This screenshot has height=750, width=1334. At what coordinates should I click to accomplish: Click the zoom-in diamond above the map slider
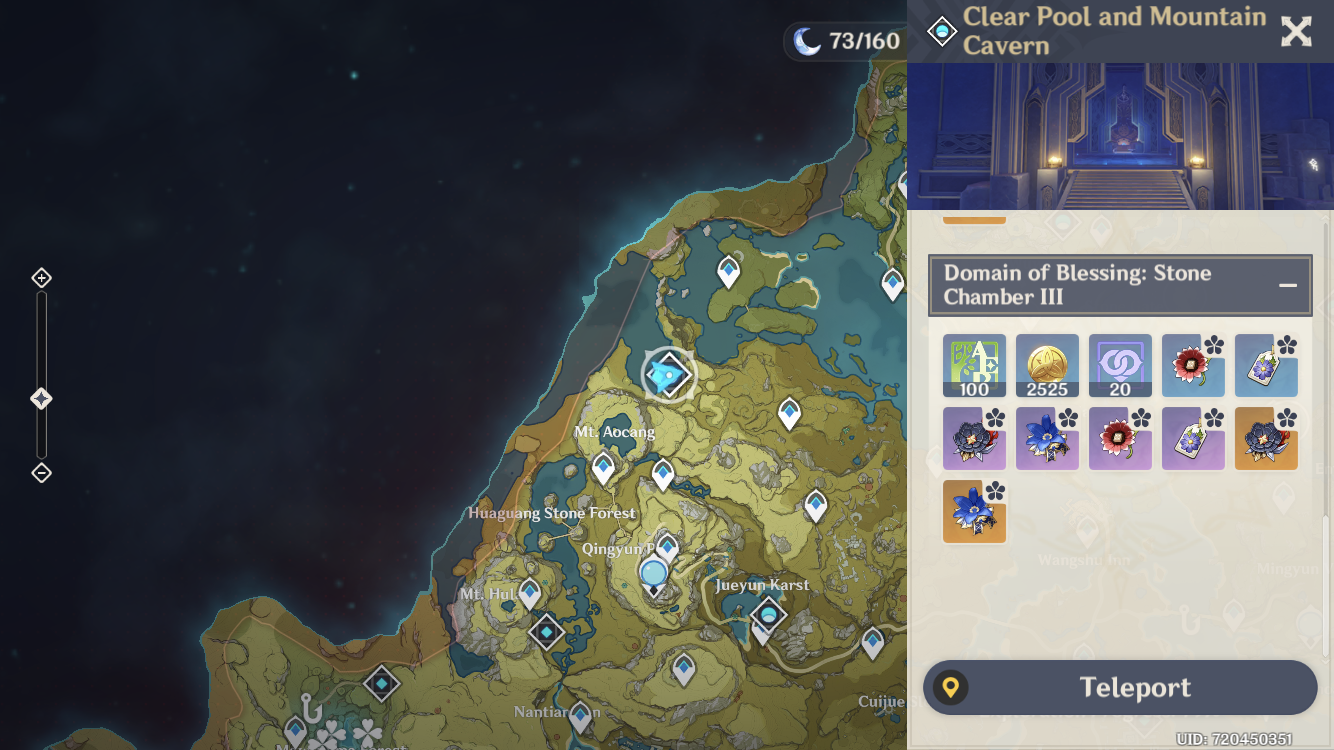coord(40,277)
